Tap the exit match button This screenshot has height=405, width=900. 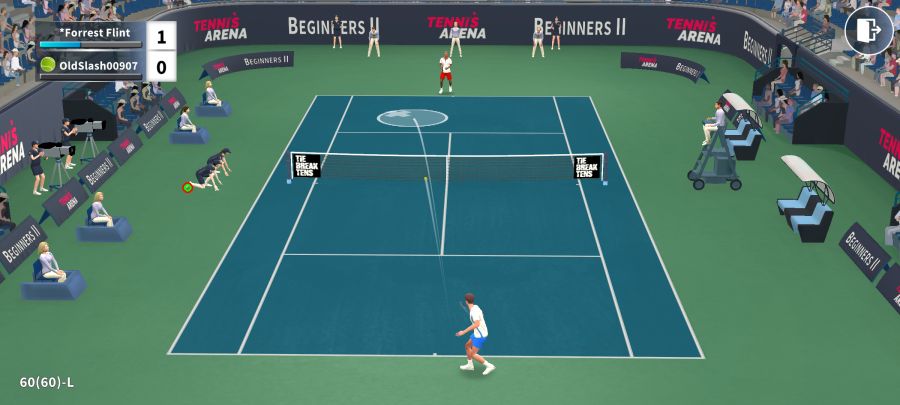pos(868,31)
